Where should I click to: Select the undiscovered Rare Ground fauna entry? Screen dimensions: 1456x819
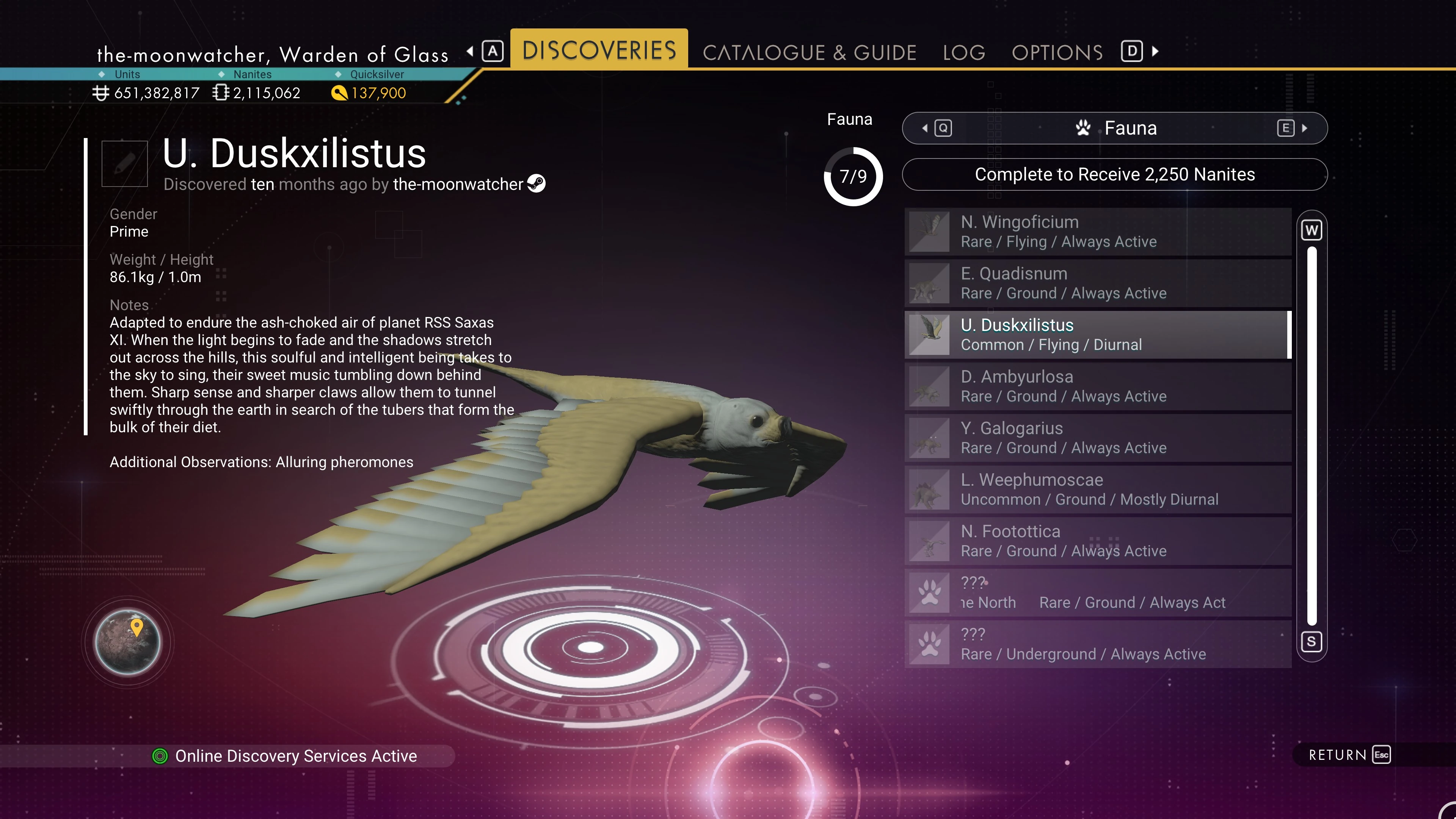click(x=1097, y=593)
